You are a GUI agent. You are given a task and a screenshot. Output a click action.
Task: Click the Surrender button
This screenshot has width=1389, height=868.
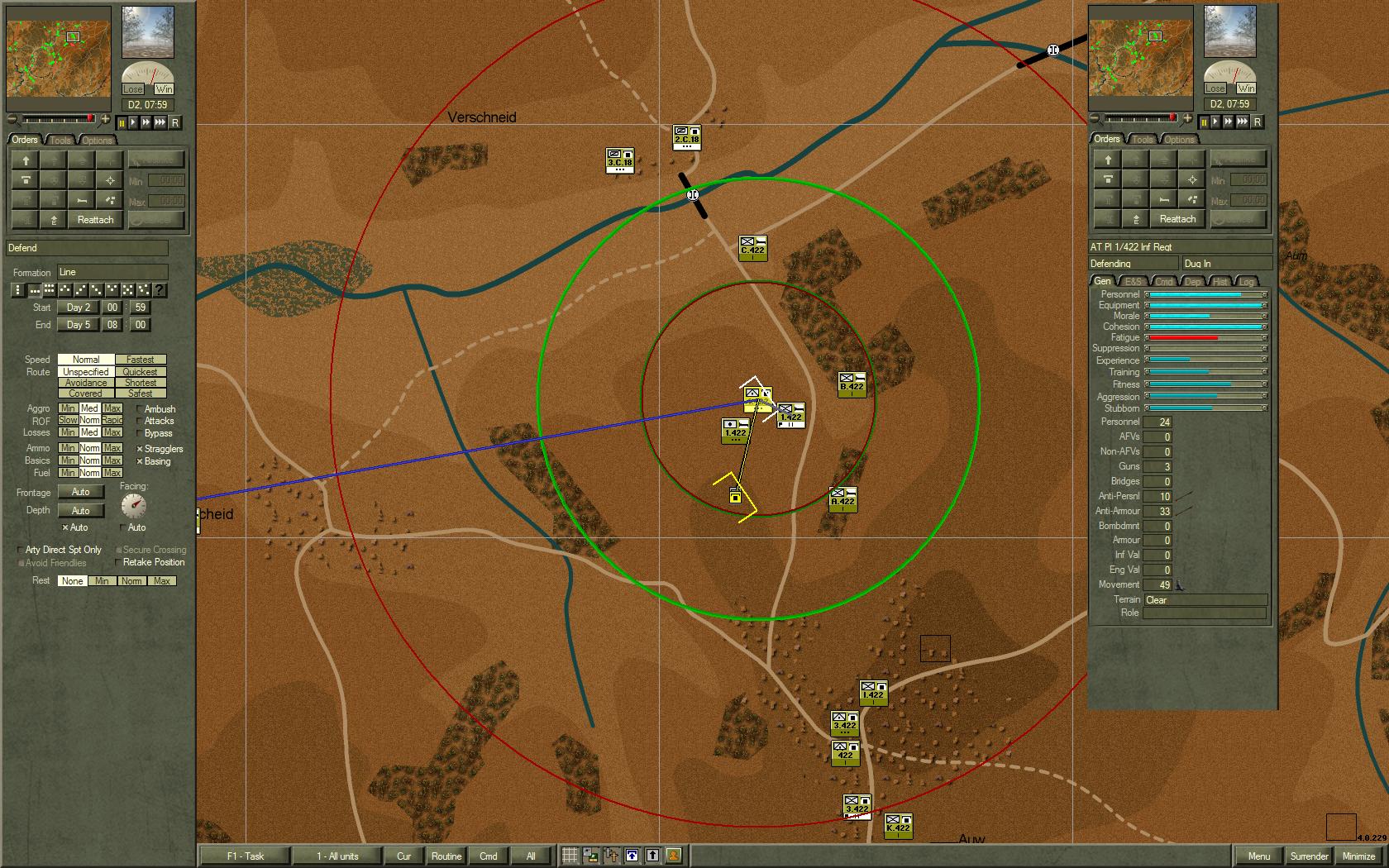[x=1310, y=856]
